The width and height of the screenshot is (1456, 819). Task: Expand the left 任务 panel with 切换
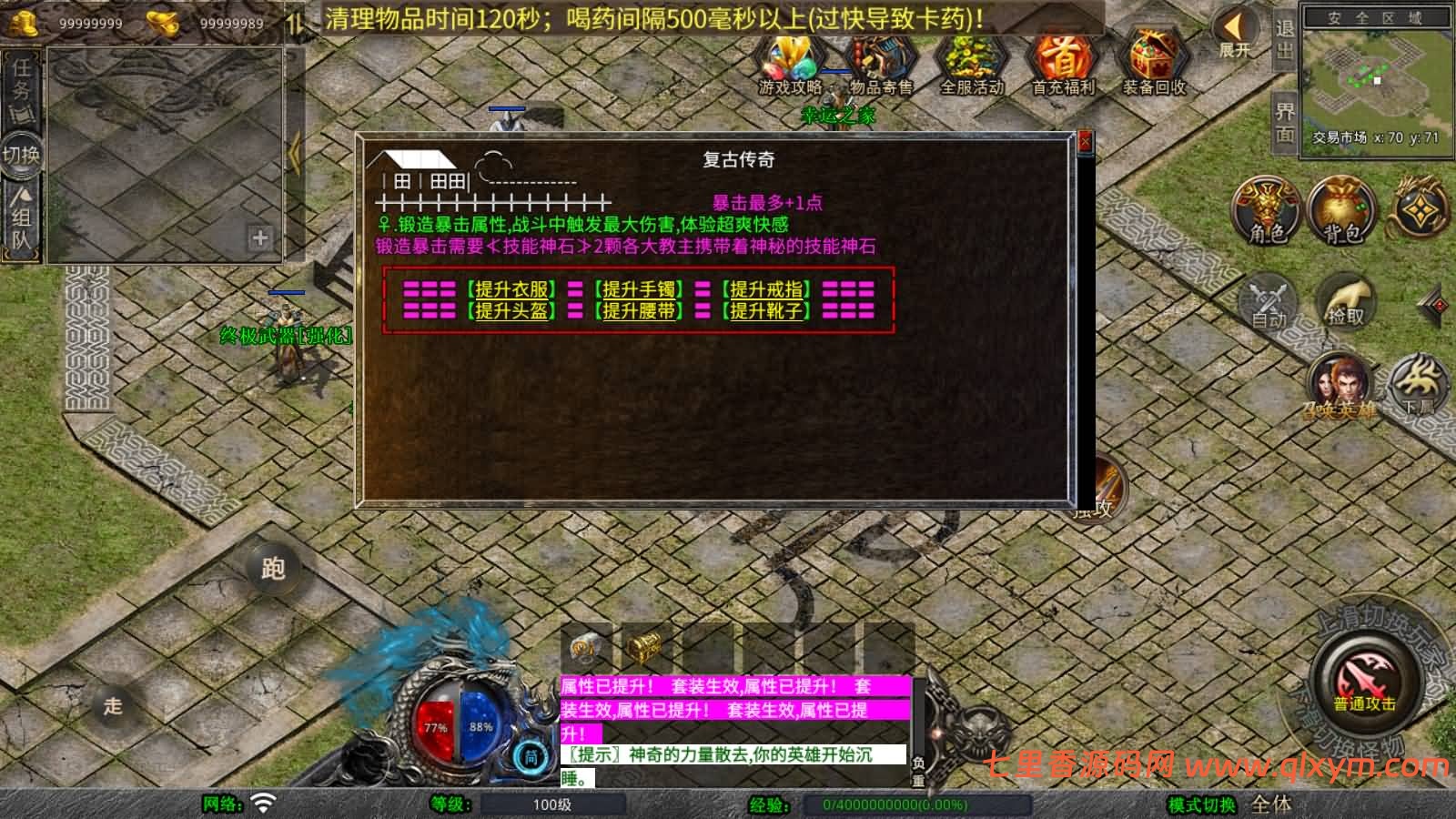[x=23, y=155]
